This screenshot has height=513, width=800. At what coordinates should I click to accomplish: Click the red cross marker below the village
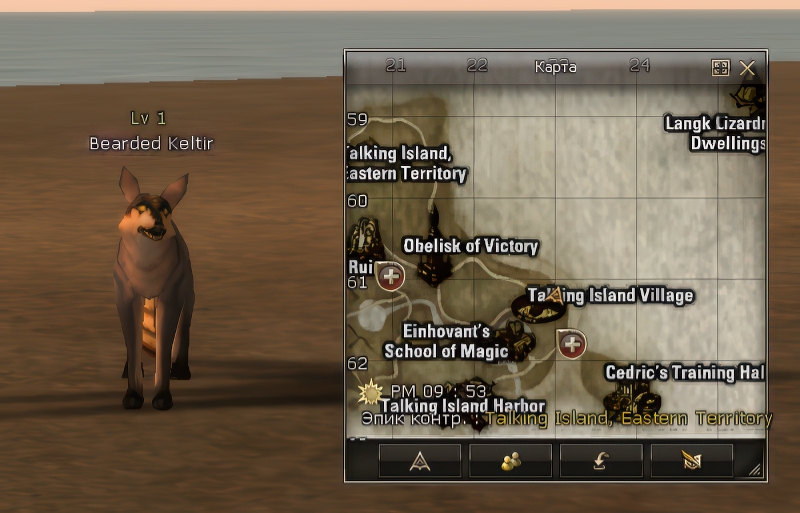[x=572, y=344]
